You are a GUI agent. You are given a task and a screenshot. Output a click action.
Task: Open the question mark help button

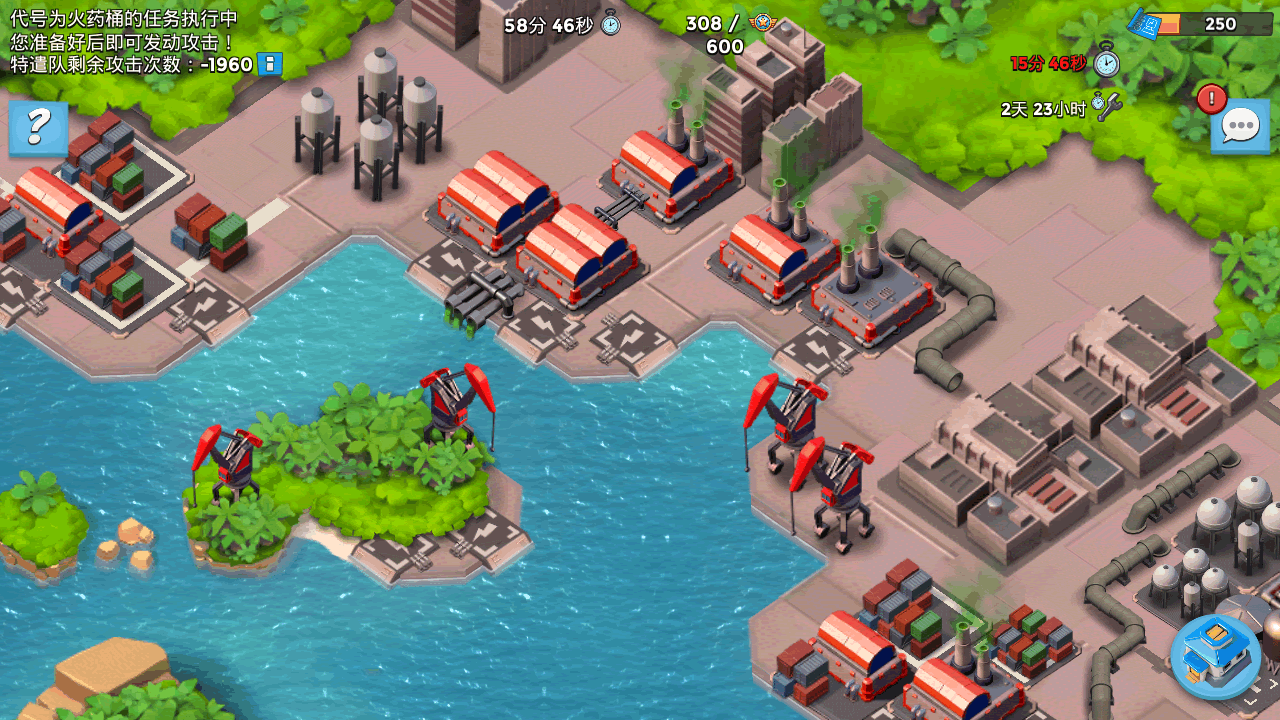pyautogui.click(x=38, y=127)
